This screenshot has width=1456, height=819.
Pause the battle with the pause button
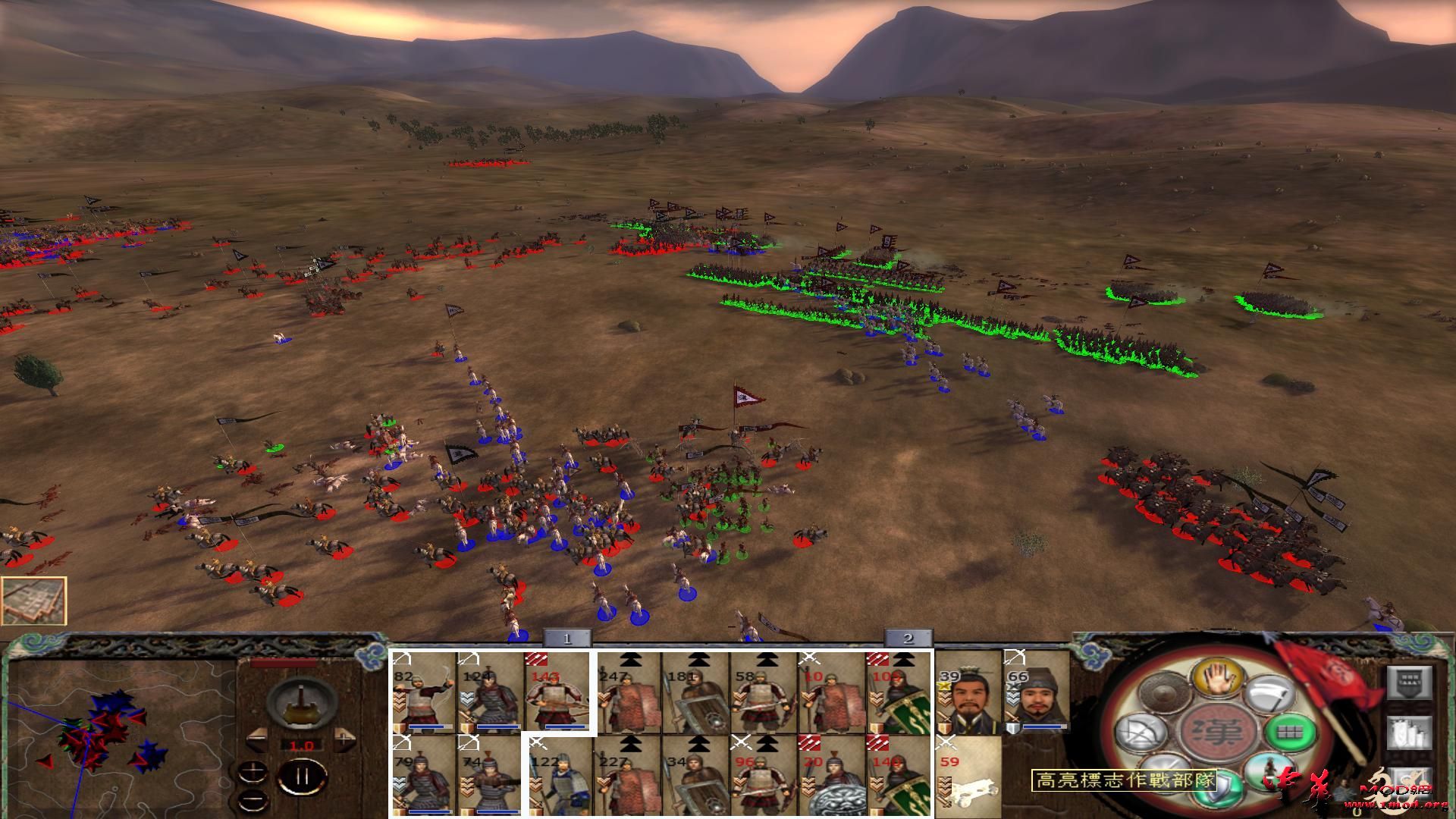pos(302,777)
